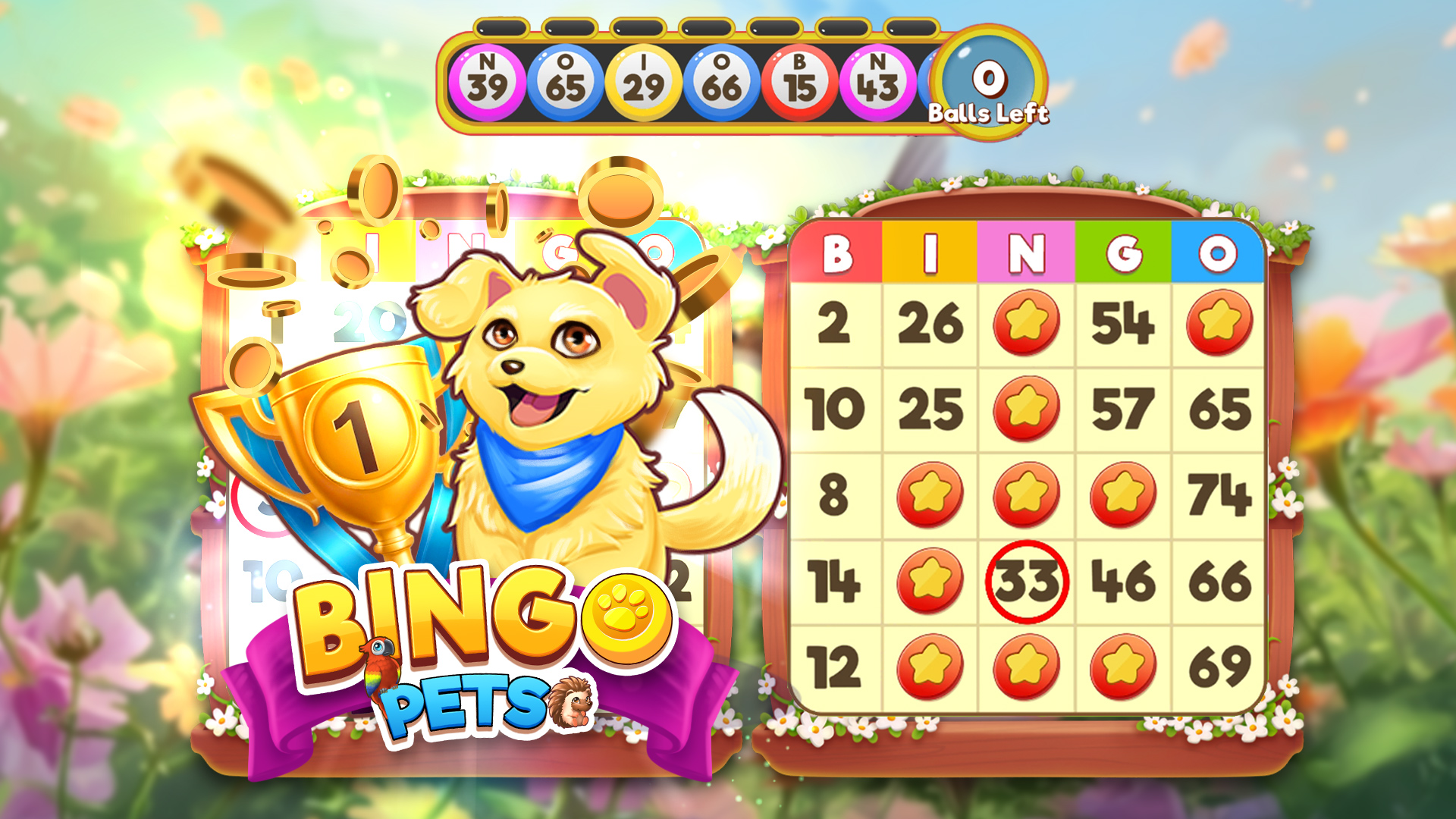Open the Balls Left counter
1456x819 pixels.
click(x=987, y=80)
